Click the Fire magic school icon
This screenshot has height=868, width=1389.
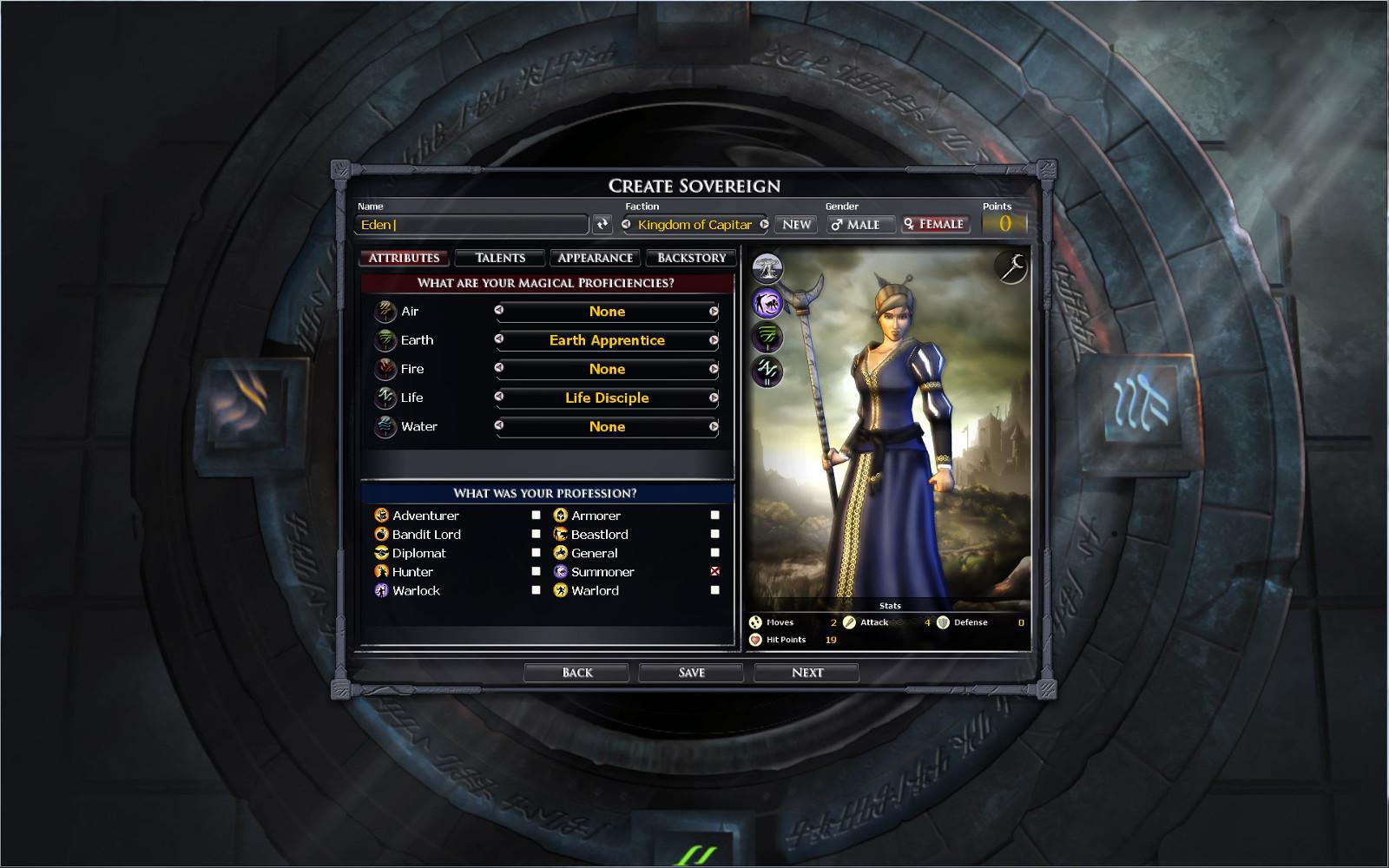(x=383, y=368)
